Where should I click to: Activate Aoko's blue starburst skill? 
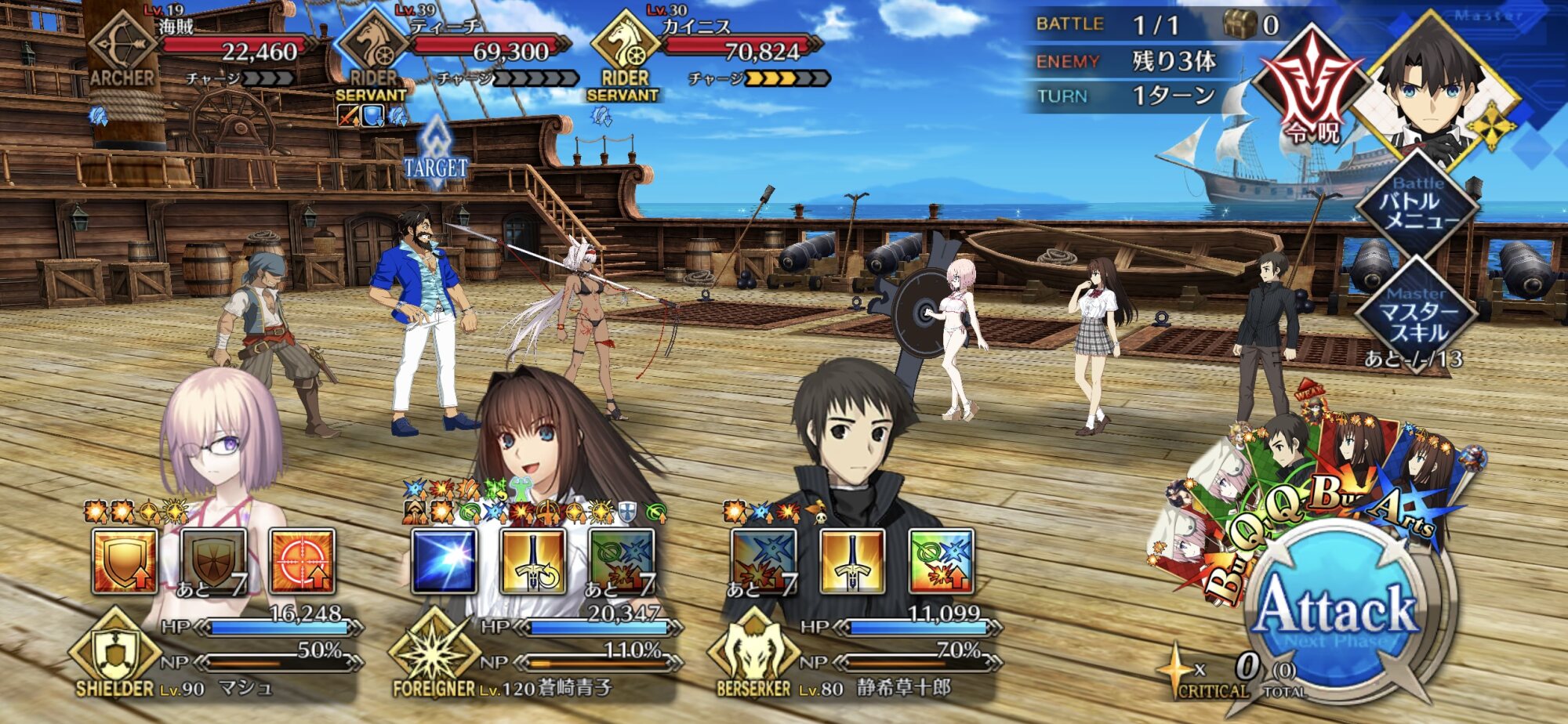(445, 561)
